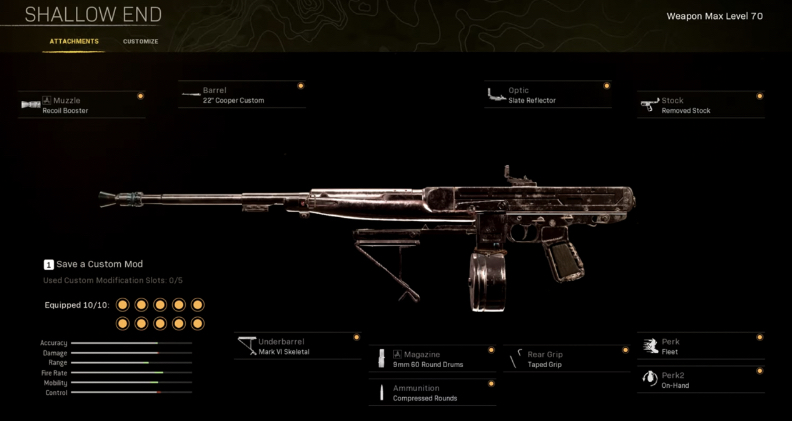Image resolution: width=792 pixels, height=421 pixels.
Task: Choose the On-Hand Perk2 slot
Action: [700, 380]
